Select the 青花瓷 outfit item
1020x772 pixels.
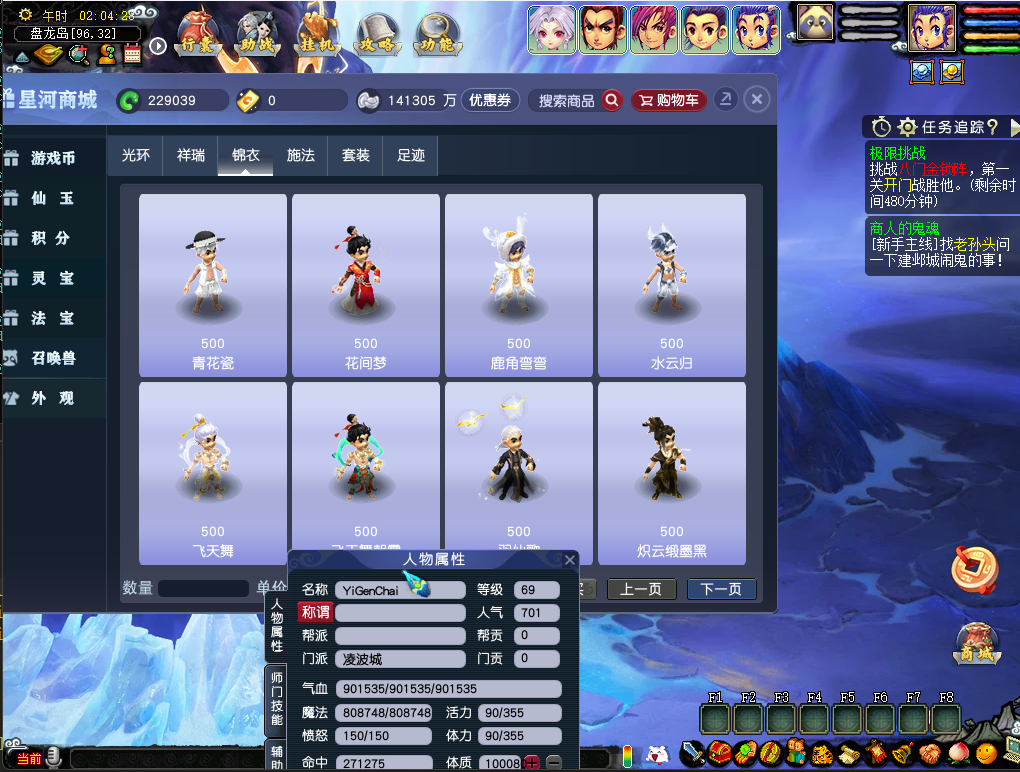click(x=213, y=285)
